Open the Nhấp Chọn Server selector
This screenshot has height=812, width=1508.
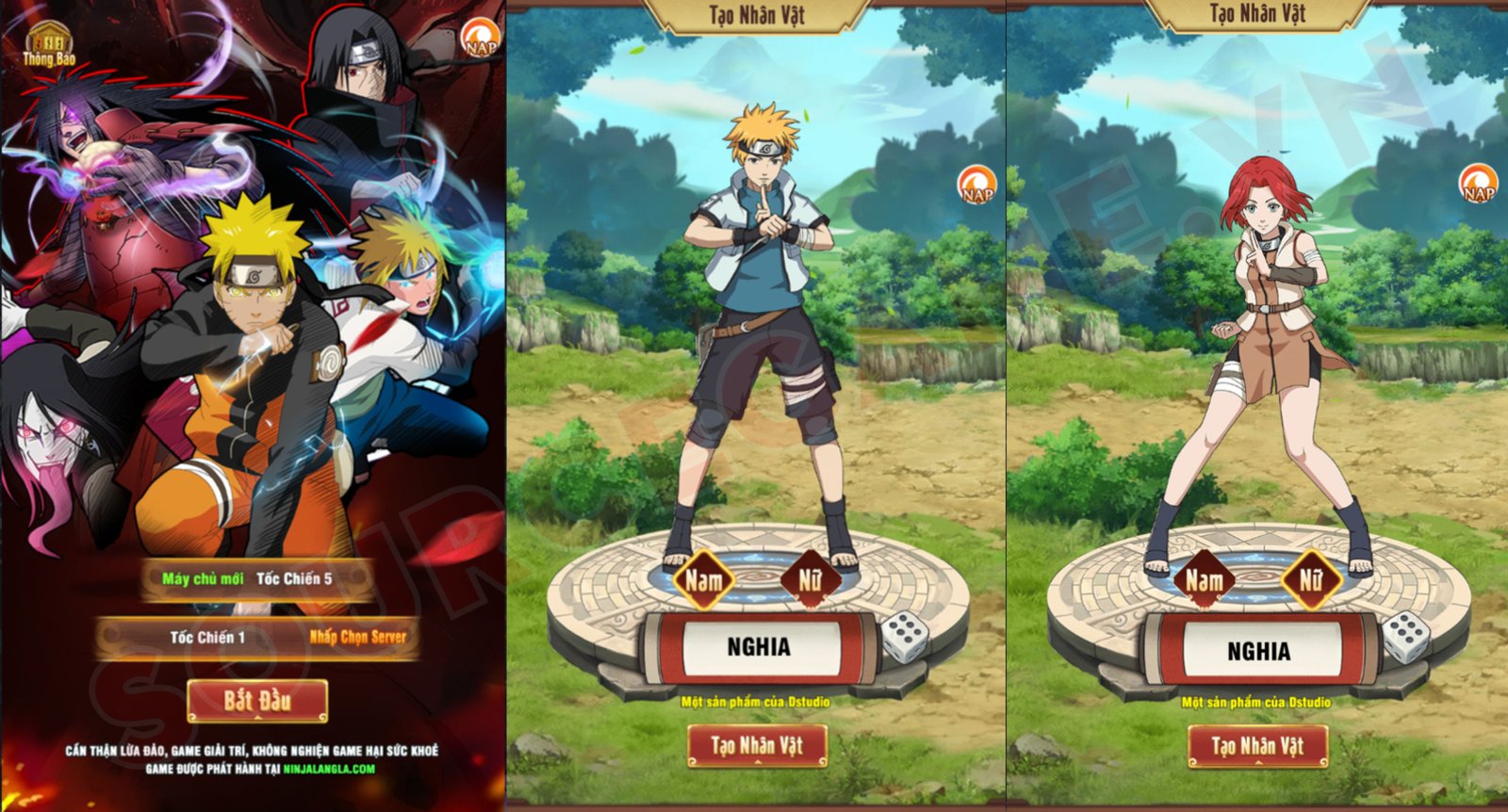(358, 636)
